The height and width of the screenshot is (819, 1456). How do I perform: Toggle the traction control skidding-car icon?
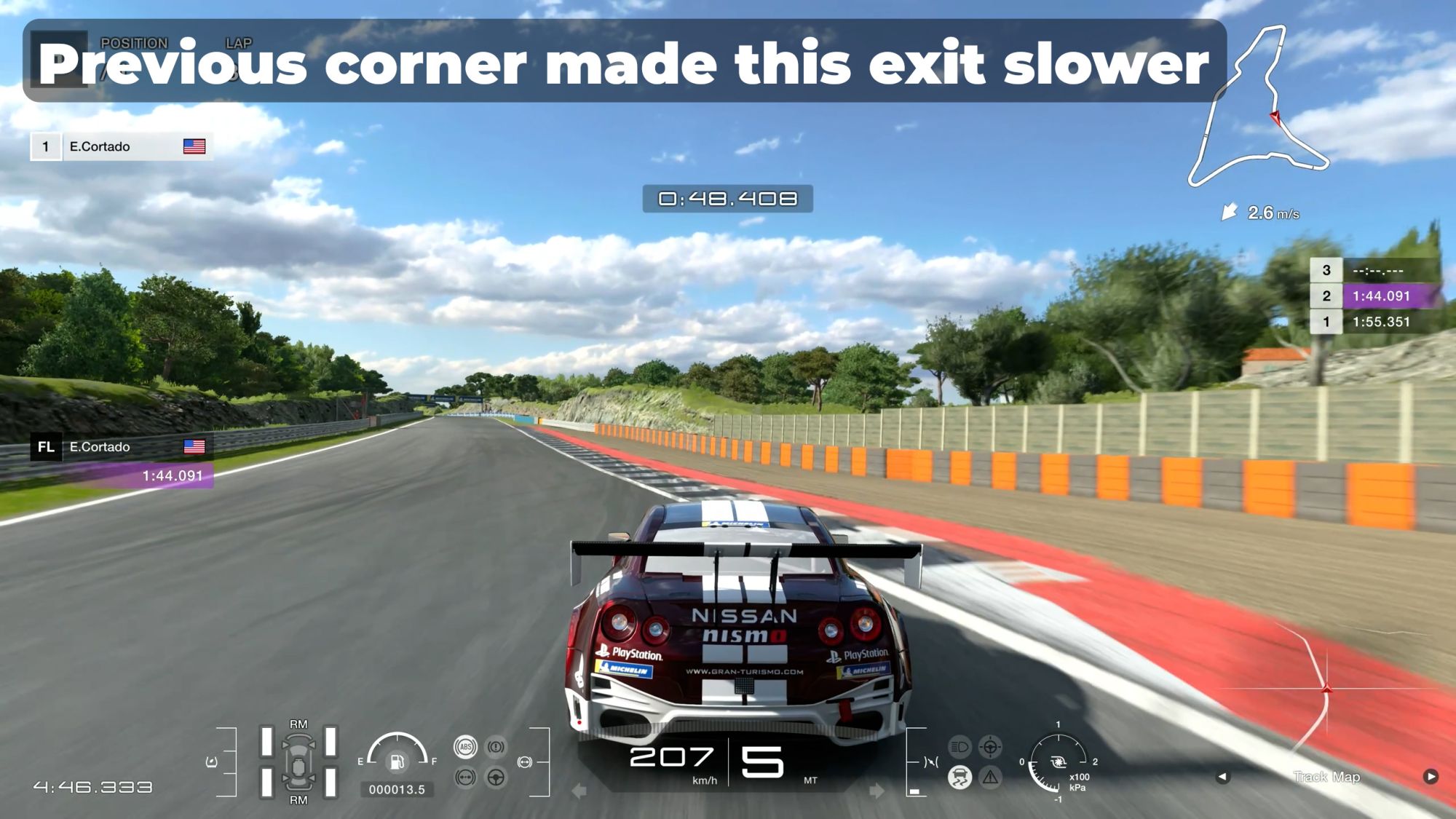(960, 778)
